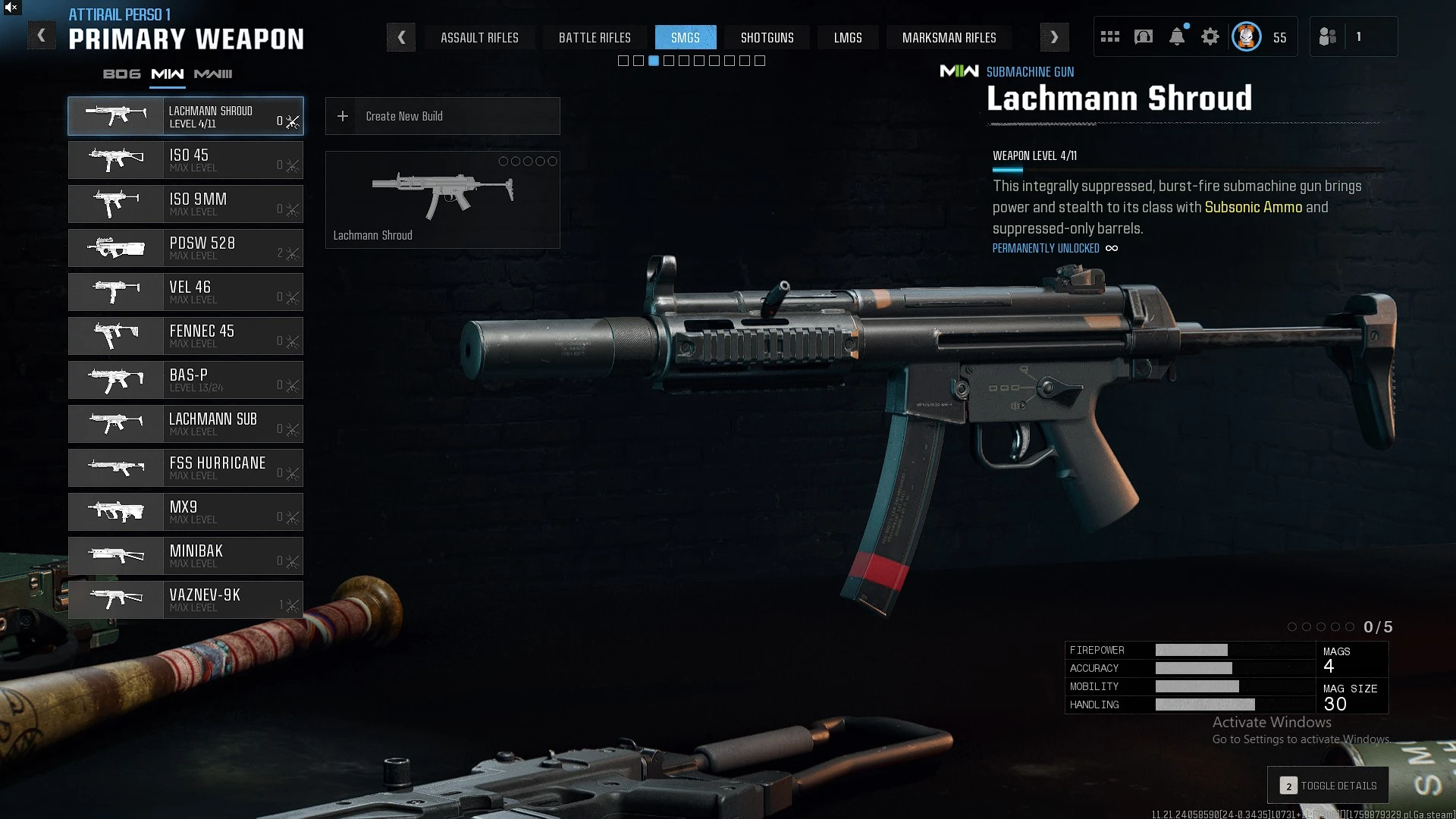Pick the Fennec 45 weapon row
The height and width of the screenshot is (819, 1456).
(x=186, y=336)
